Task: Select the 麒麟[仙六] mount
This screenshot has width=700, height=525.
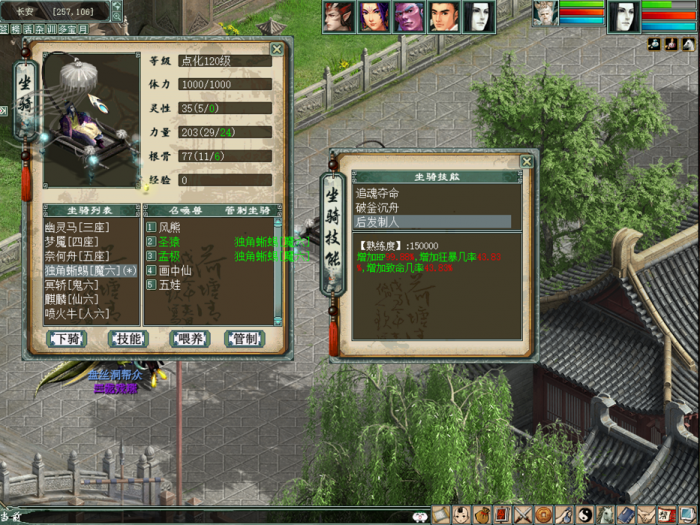Action: (71, 299)
